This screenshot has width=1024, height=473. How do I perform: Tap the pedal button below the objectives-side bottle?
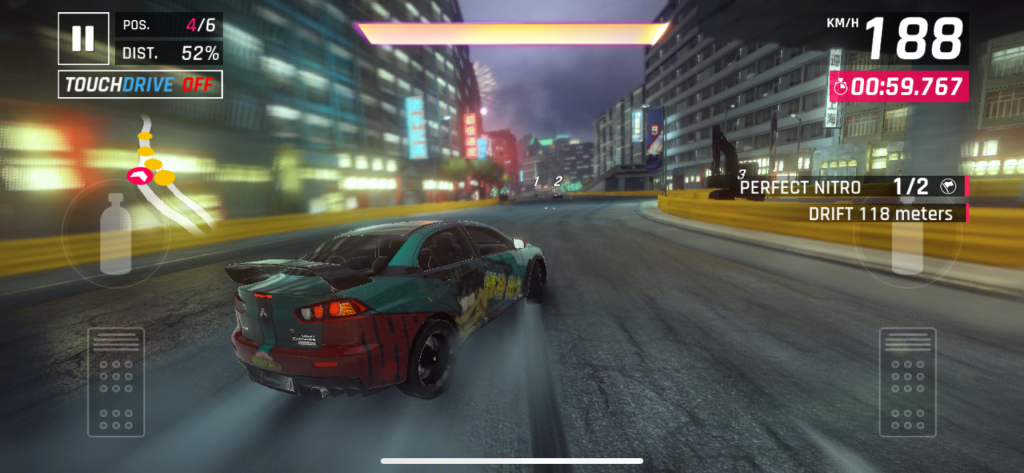click(907, 381)
